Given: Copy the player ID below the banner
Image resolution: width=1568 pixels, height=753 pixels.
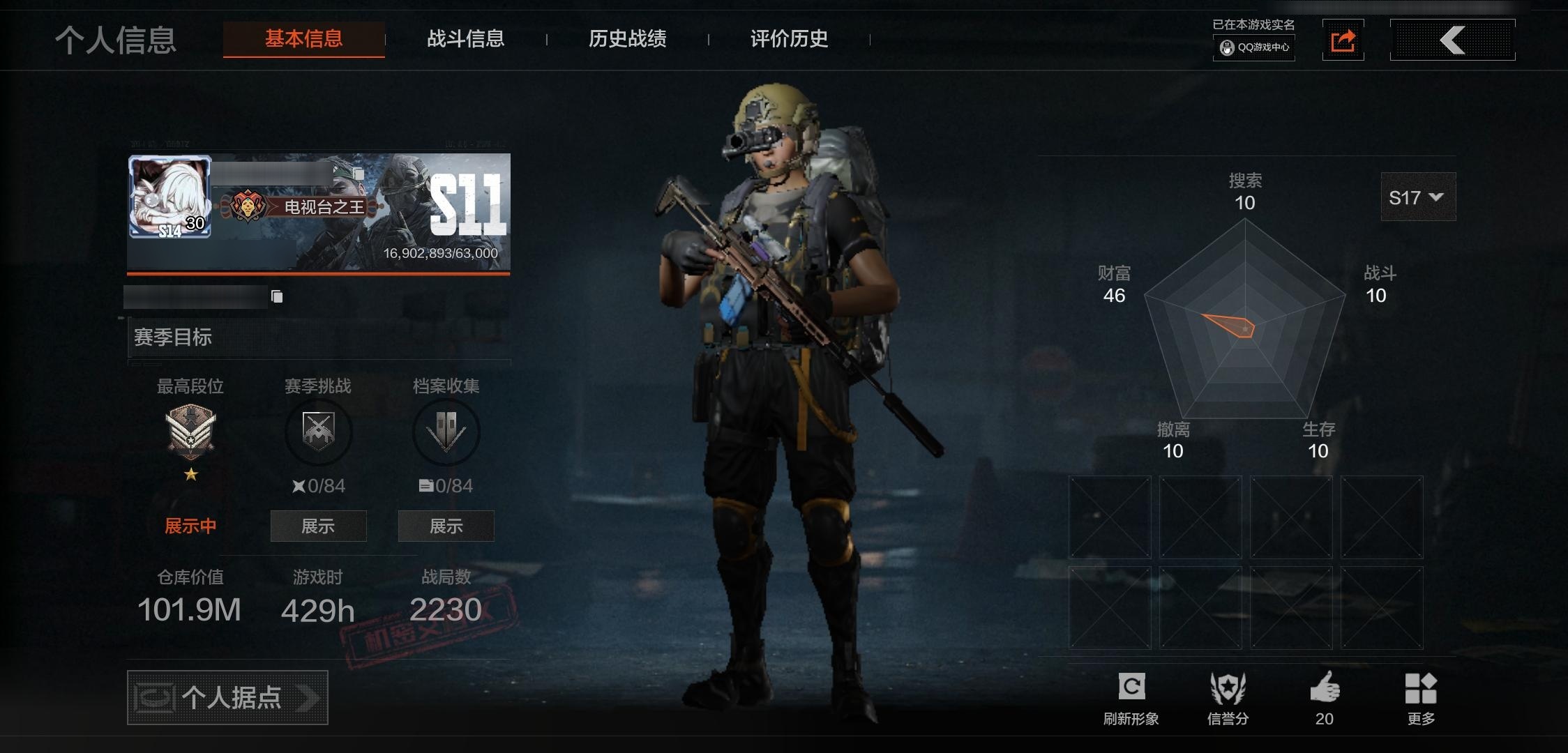Looking at the screenshot, I should click(x=277, y=297).
